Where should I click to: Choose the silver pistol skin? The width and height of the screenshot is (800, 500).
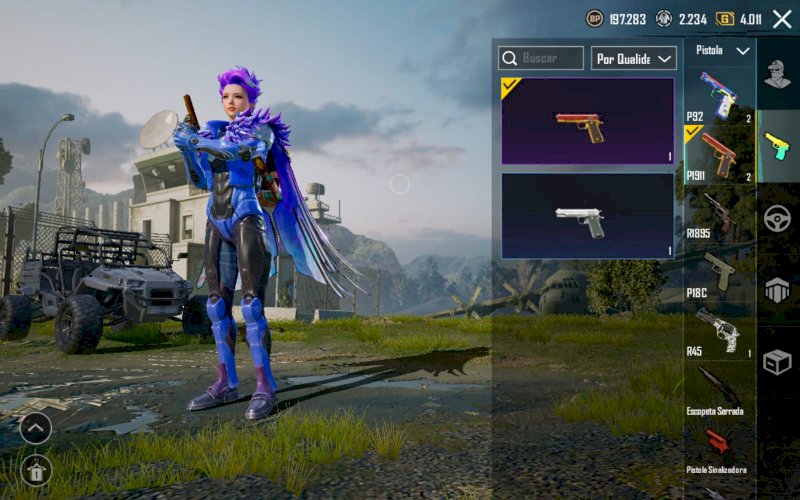click(x=587, y=216)
